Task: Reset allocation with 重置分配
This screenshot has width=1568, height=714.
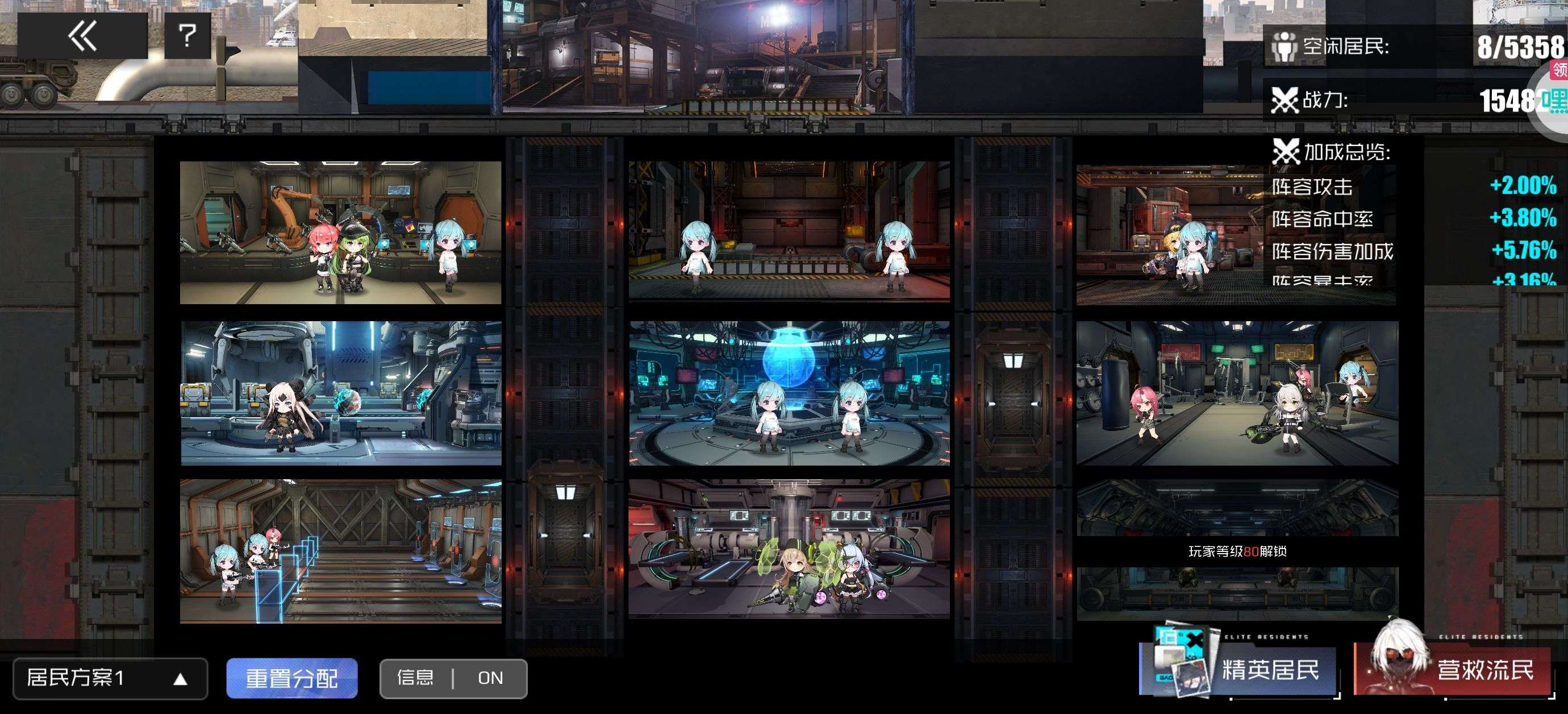Action: (291, 678)
